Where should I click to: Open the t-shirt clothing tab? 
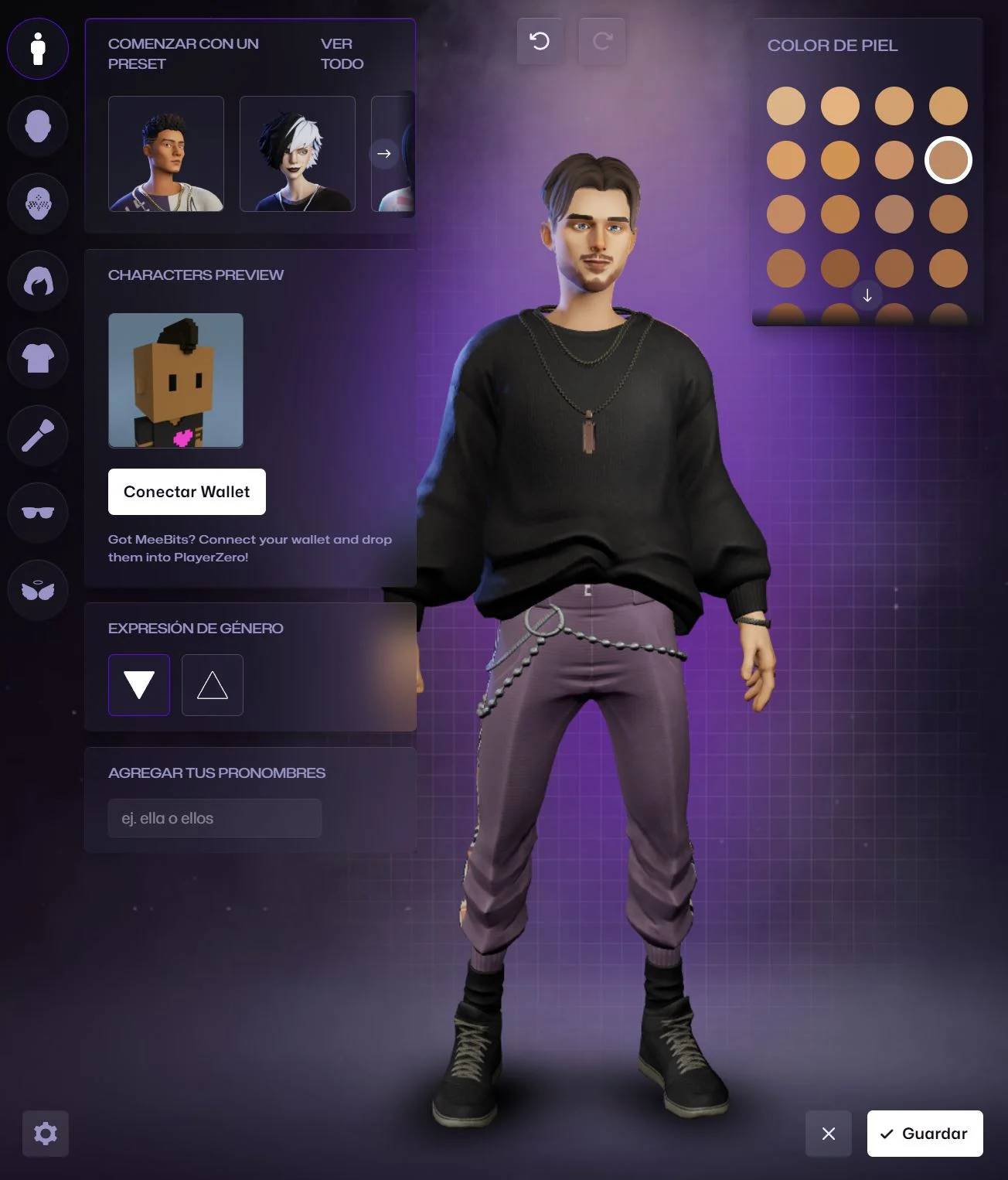pyautogui.click(x=38, y=358)
